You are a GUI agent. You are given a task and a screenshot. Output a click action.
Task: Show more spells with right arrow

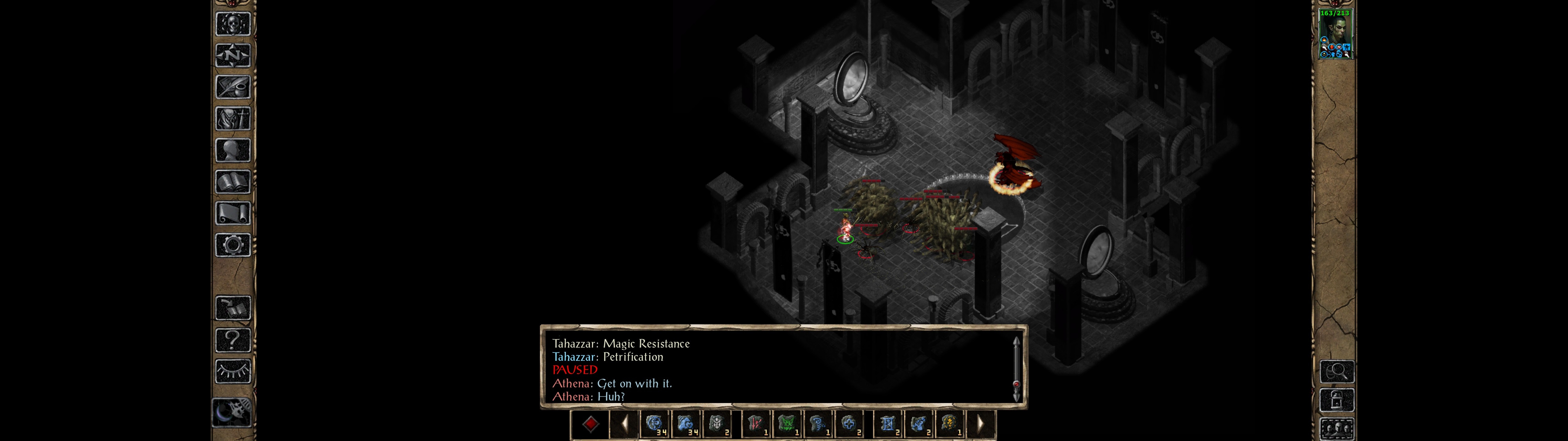click(980, 424)
